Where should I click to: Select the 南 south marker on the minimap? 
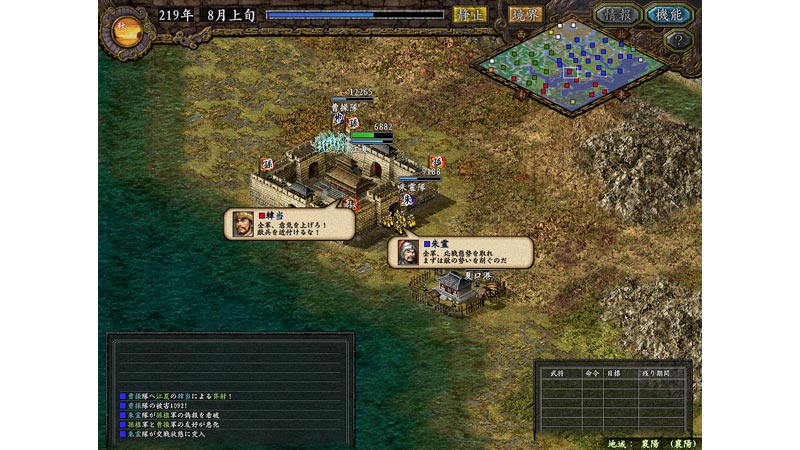520,95
